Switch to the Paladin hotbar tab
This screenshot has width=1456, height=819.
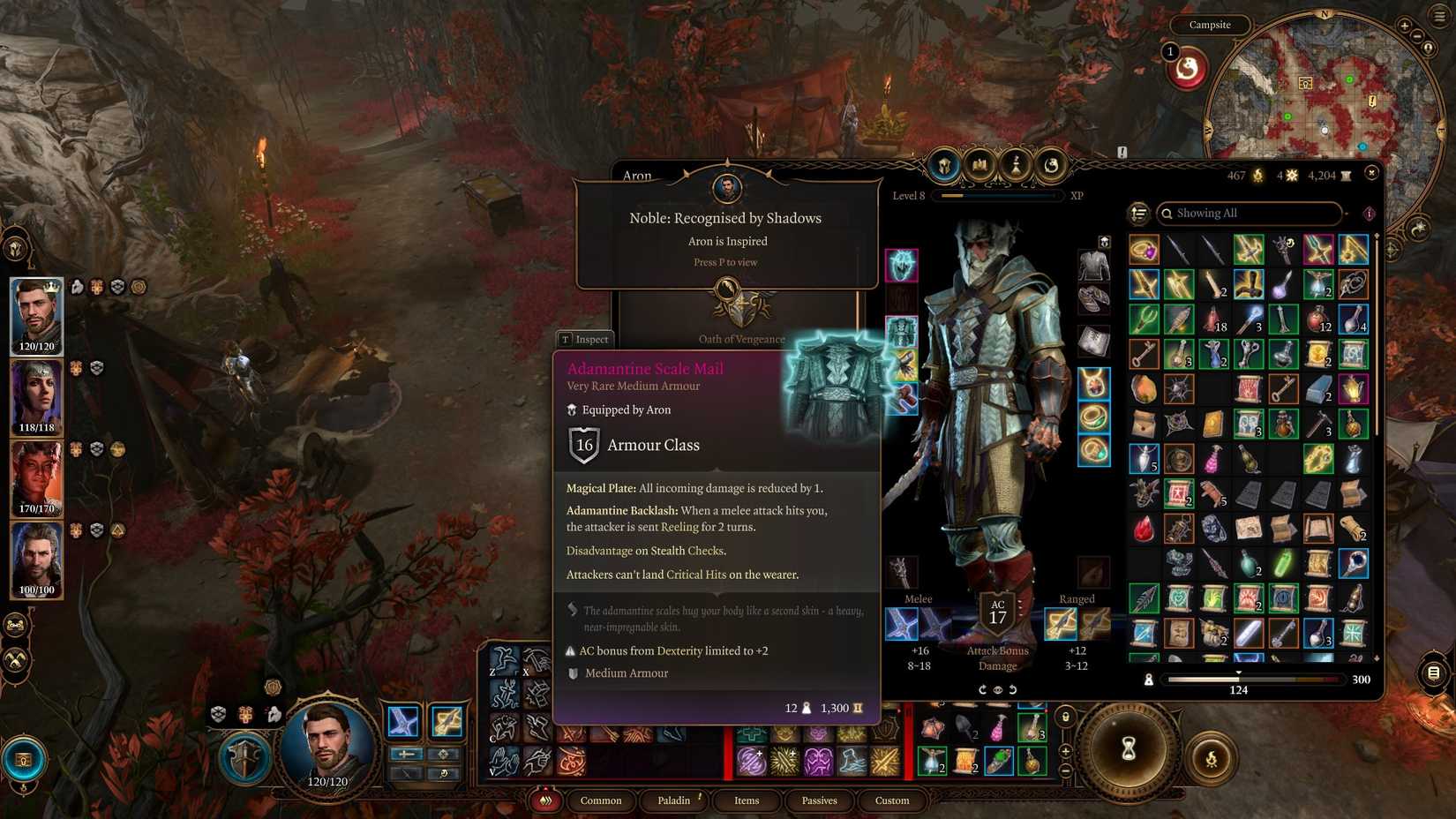pos(675,800)
